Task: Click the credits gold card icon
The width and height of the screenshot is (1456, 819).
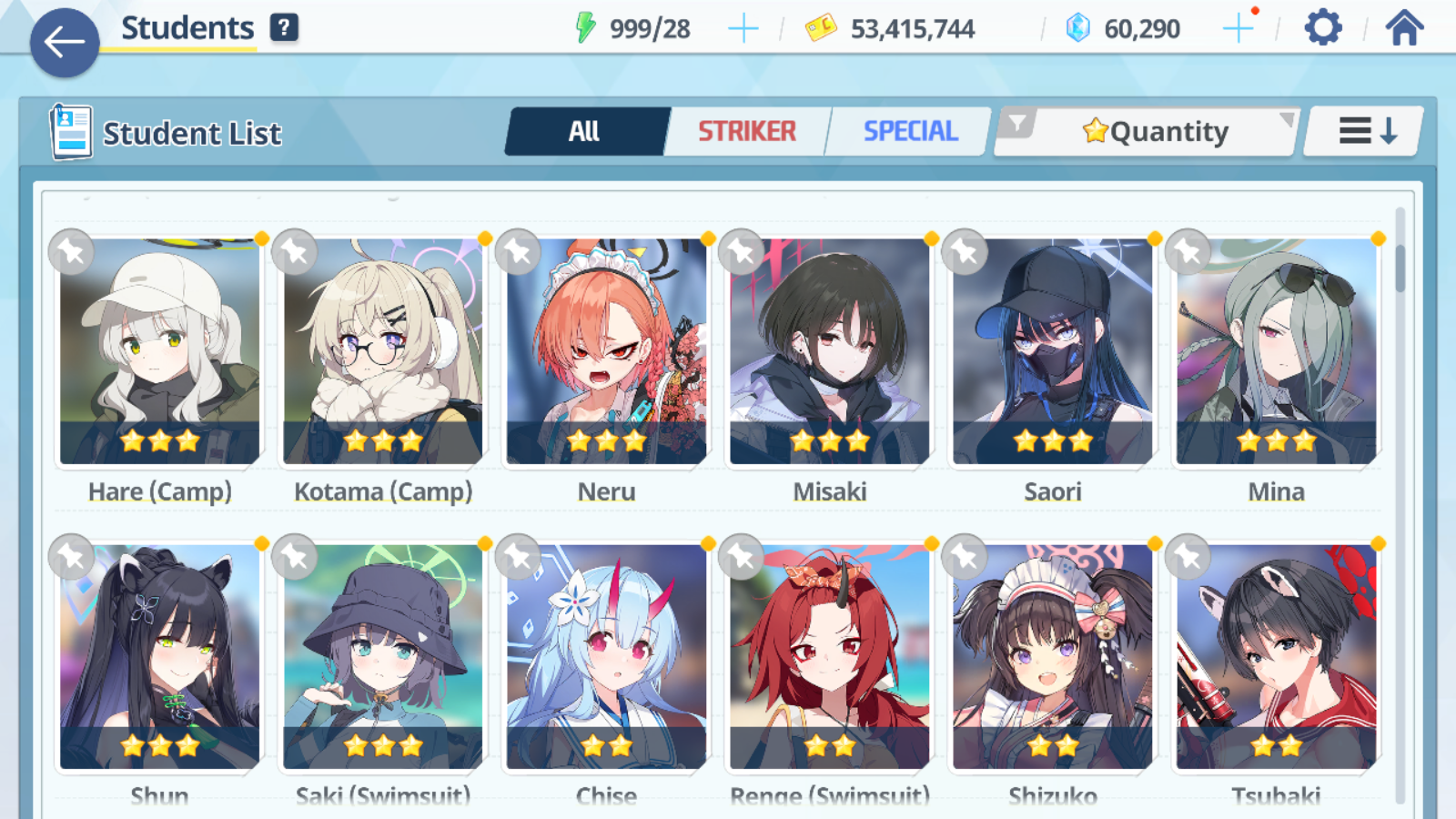Action: click(x=820, y=26)
